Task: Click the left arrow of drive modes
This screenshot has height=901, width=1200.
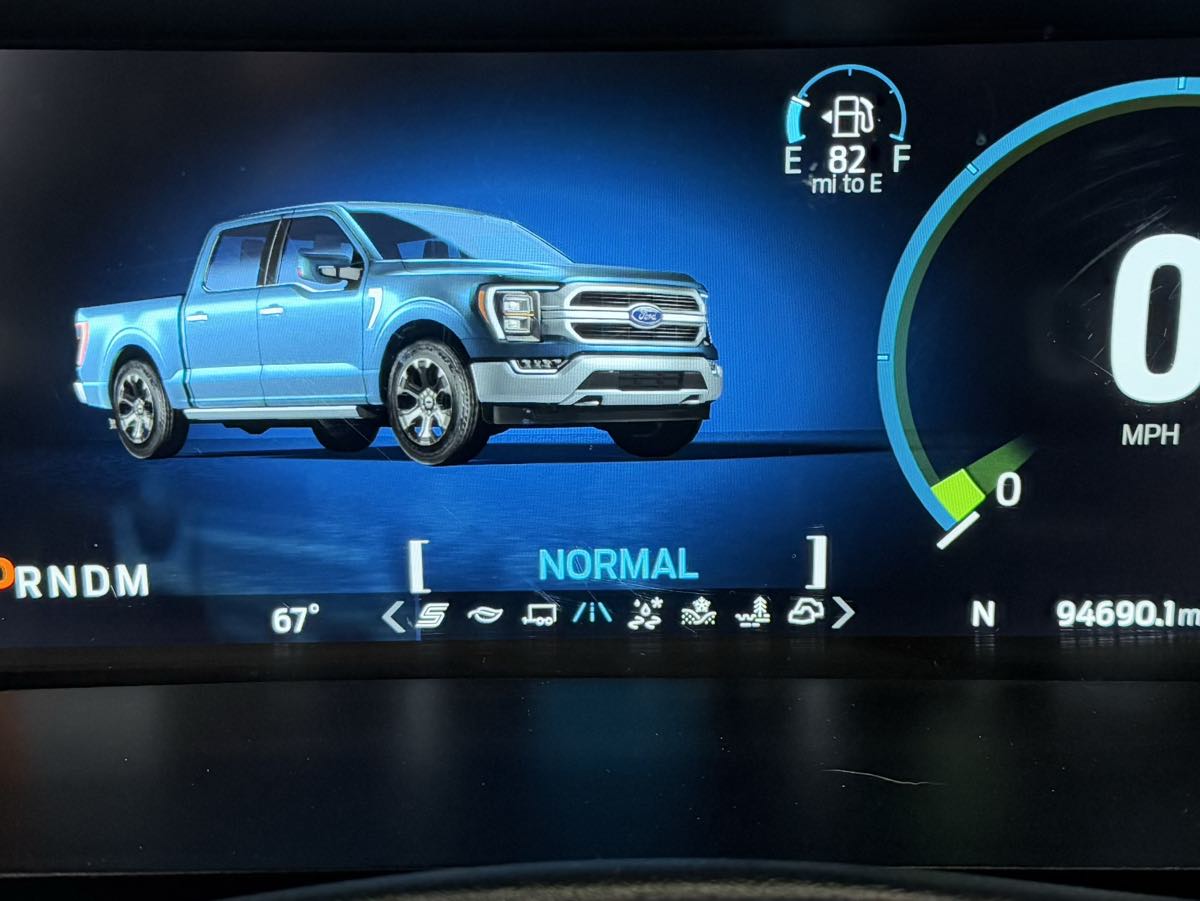Action: coord(394,616)
